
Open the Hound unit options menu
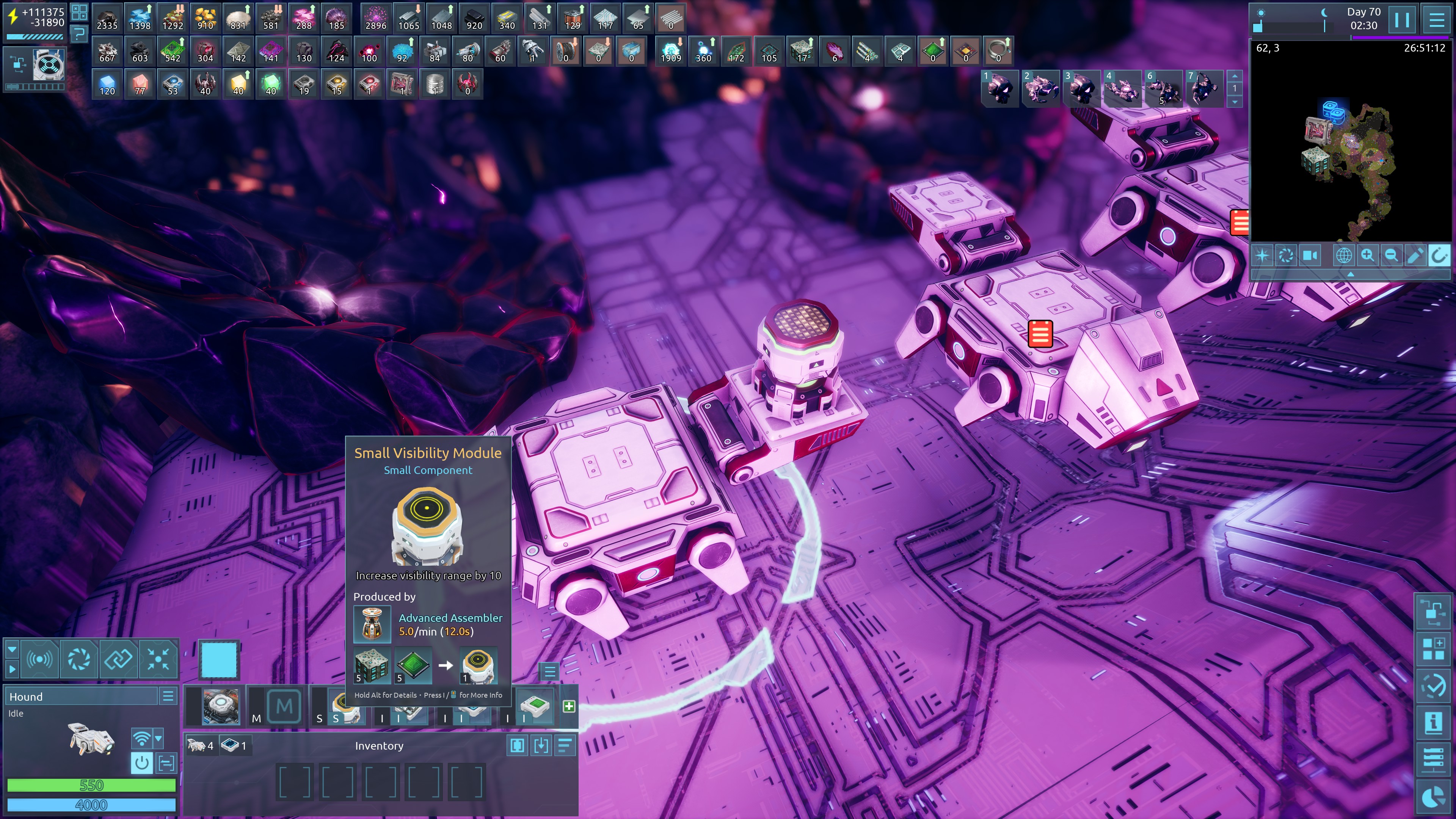coord(168,697)
